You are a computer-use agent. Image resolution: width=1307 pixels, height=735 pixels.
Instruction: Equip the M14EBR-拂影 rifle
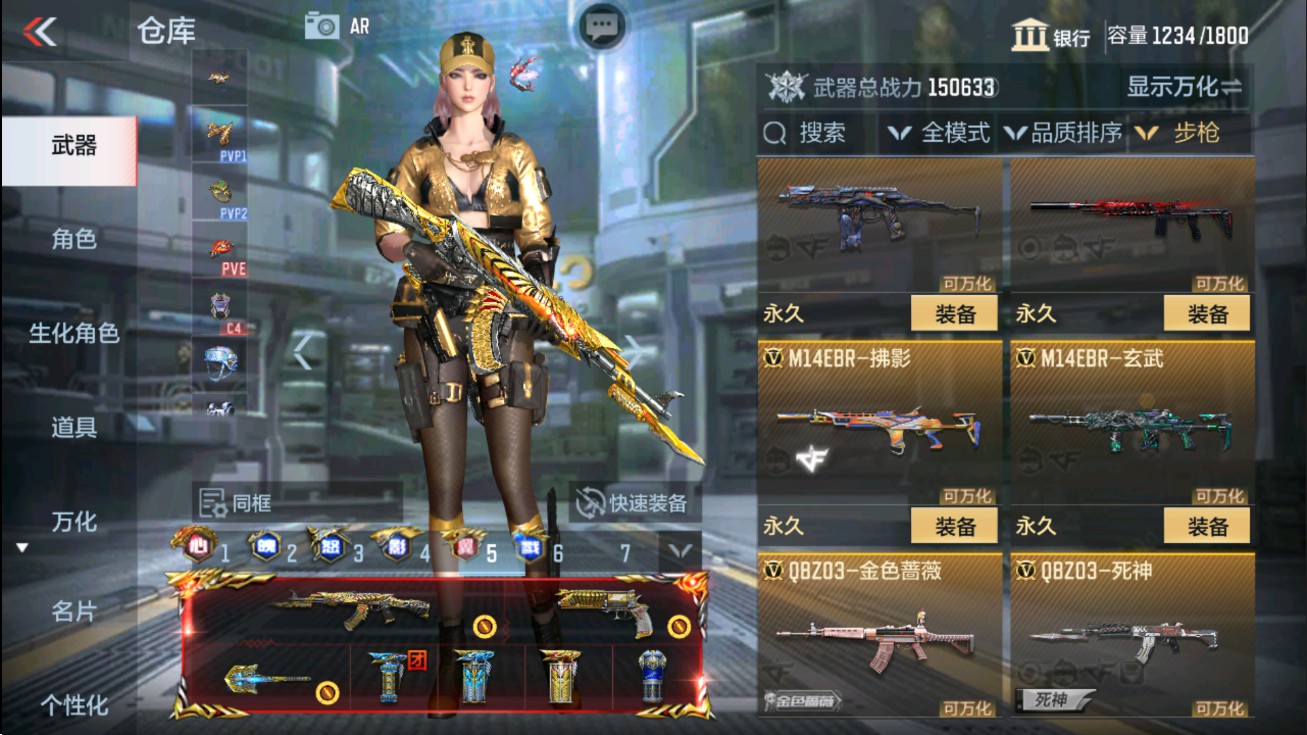click(956, 524)
